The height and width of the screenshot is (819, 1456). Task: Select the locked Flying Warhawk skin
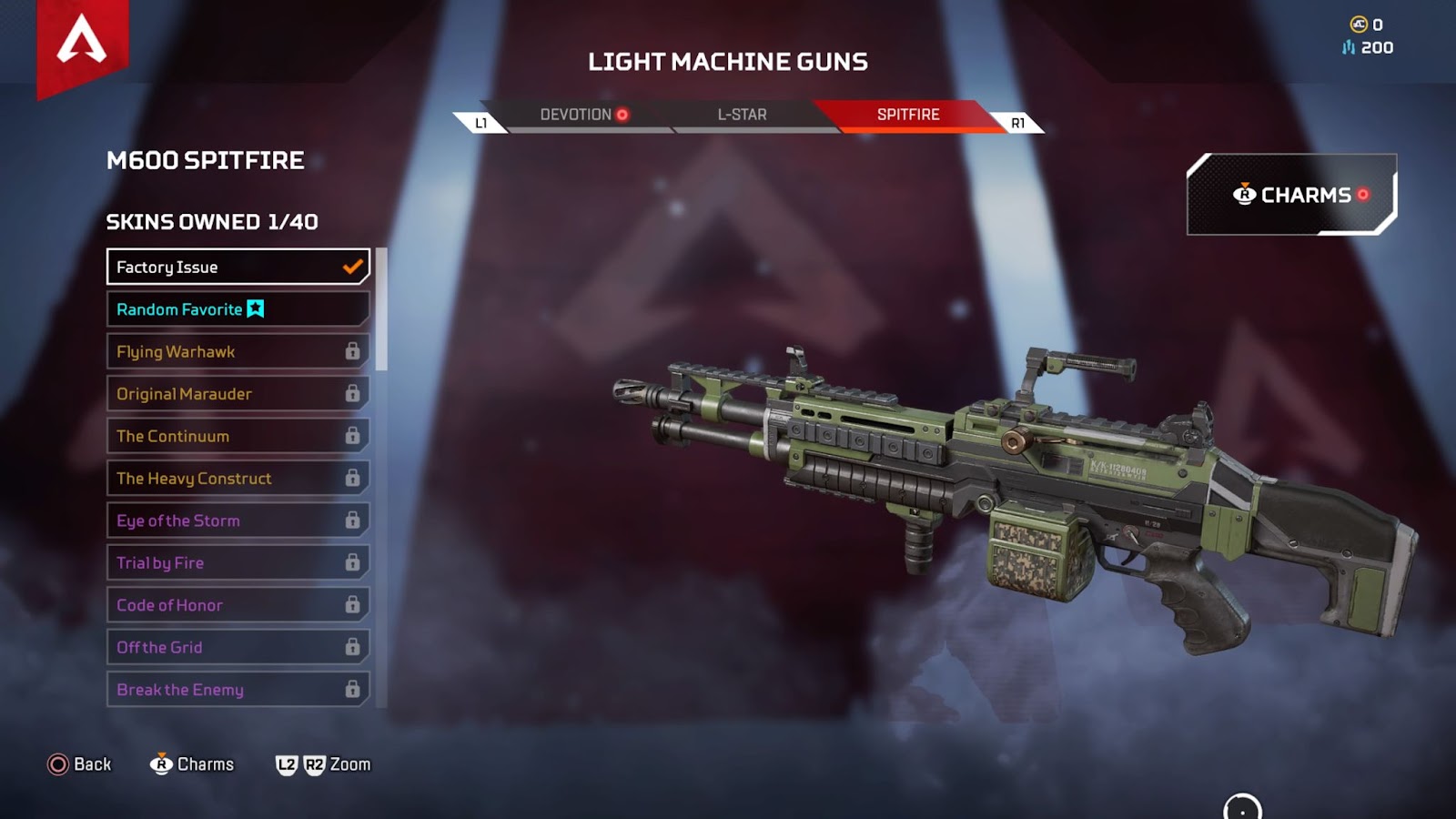pyautogui.click(x=238, y=351)
